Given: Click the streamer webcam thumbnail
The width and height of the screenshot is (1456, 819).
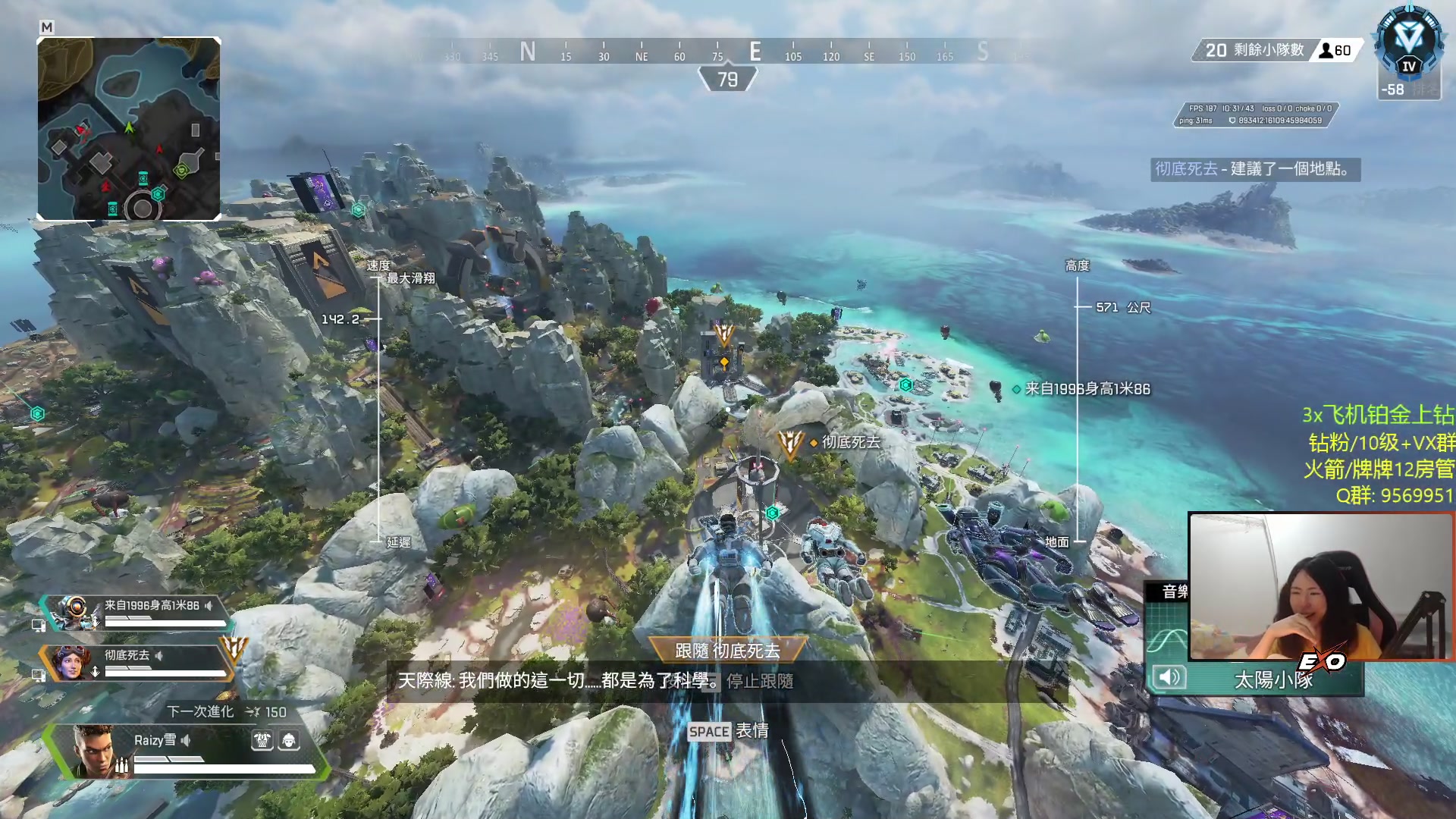Looking at the screenshot, I should (1320, 586).
